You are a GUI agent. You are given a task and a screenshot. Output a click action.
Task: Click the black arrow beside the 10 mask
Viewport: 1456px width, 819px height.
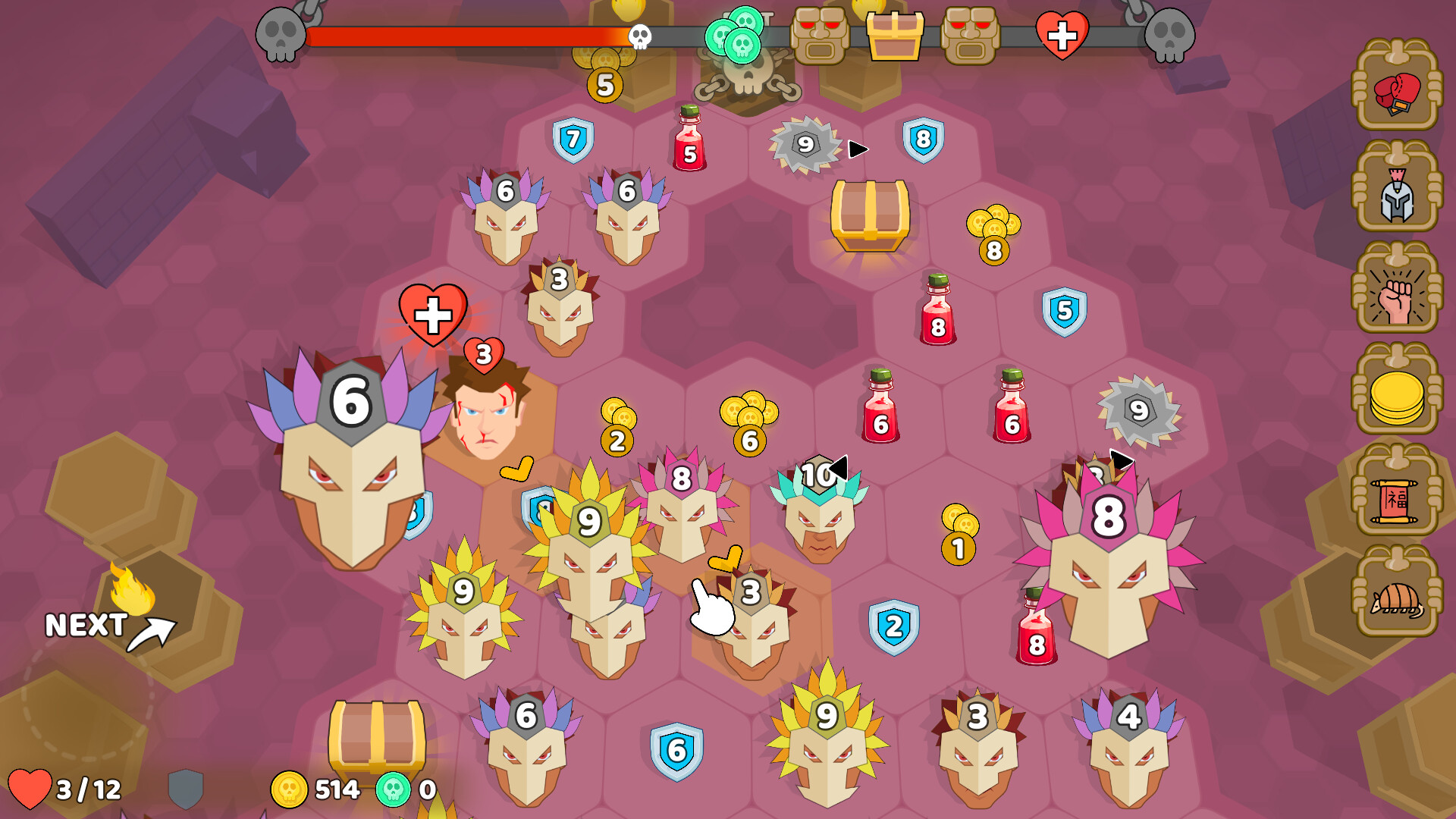[839, 468]
